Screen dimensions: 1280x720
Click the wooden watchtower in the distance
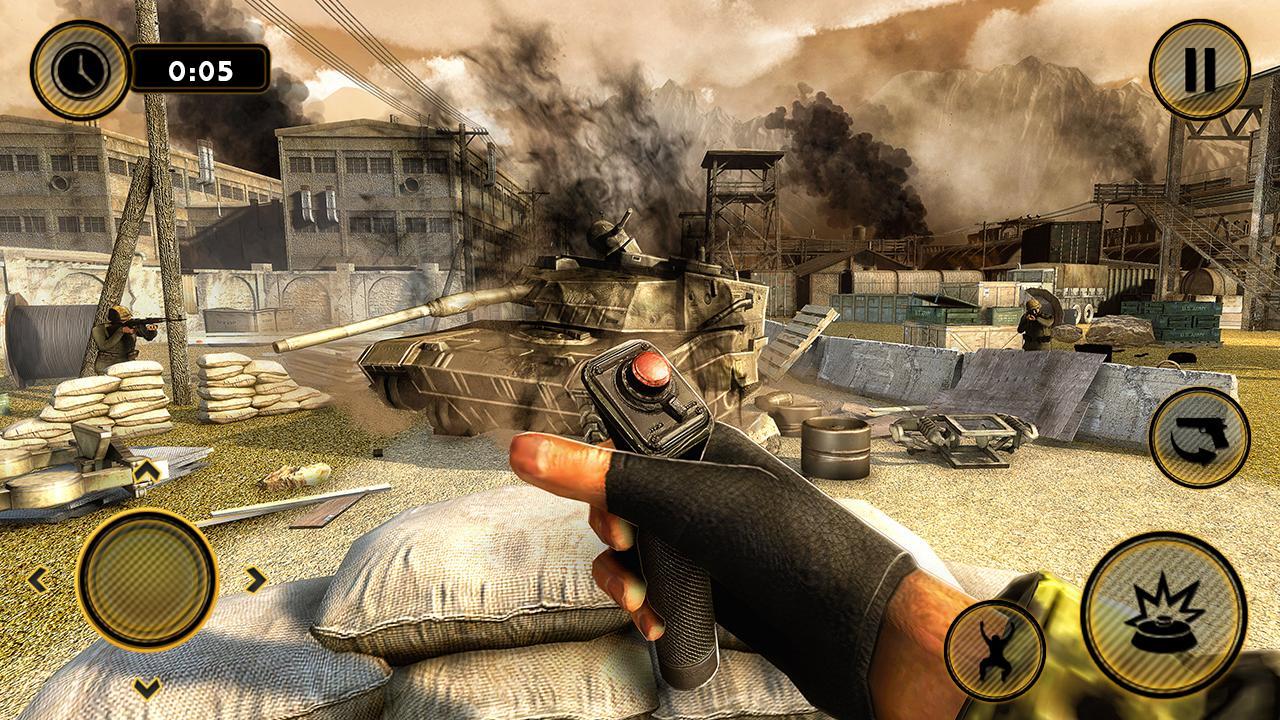(x=740, y=200)
